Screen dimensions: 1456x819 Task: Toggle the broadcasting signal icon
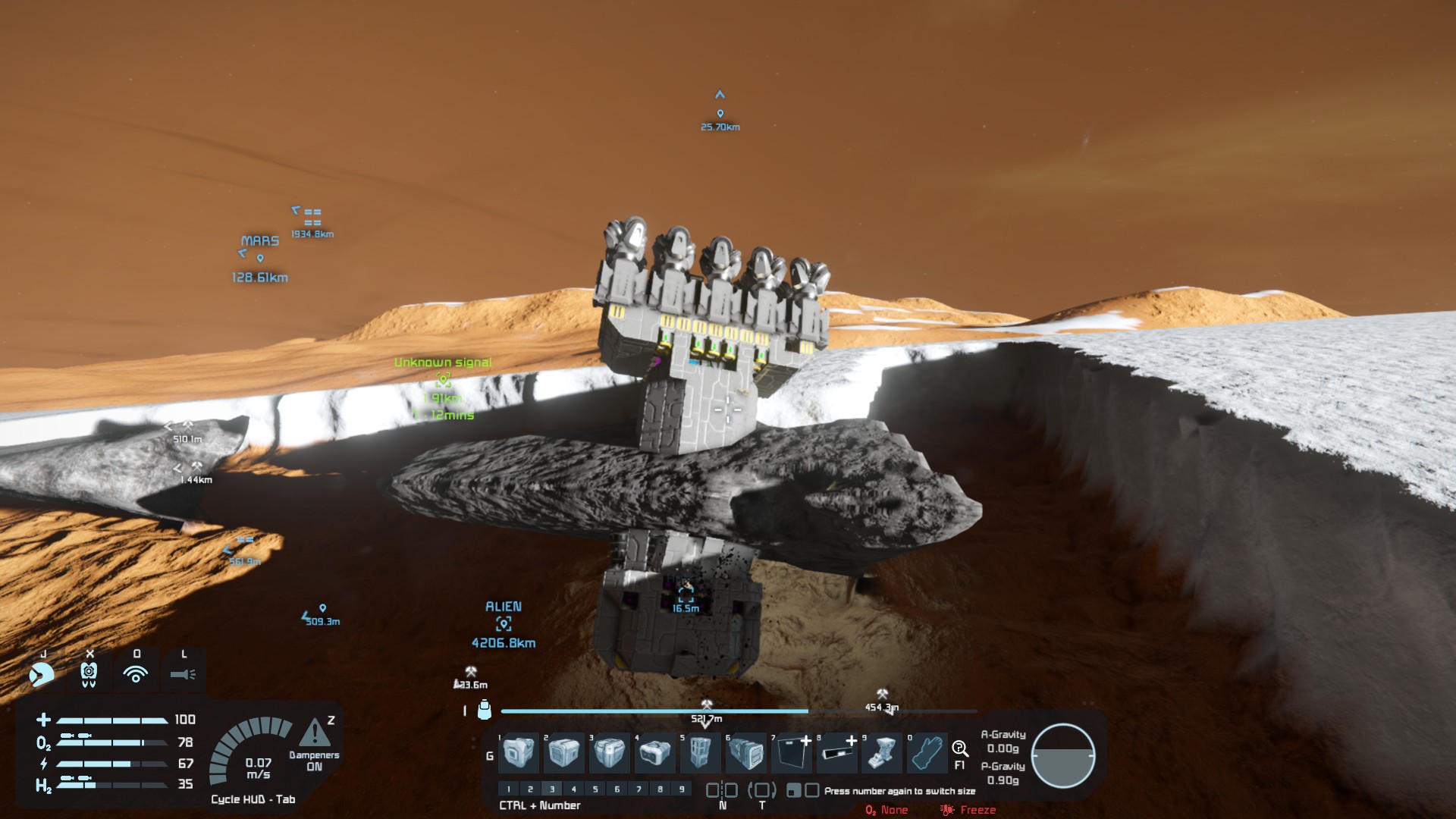136,673
